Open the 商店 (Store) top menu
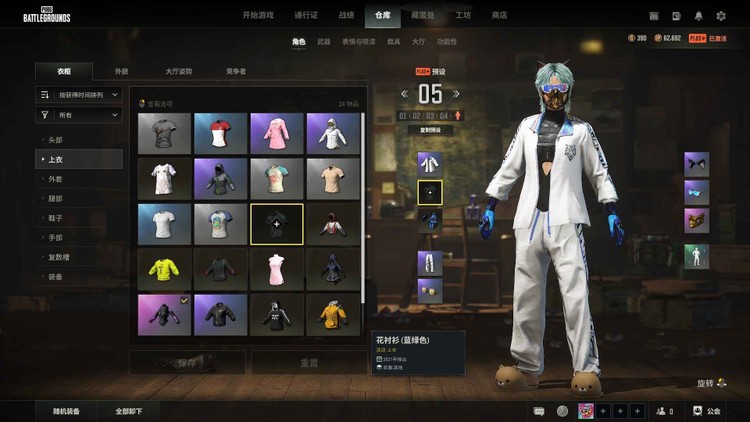The height and width of the screenshot is (422, 750). point(499,15)
